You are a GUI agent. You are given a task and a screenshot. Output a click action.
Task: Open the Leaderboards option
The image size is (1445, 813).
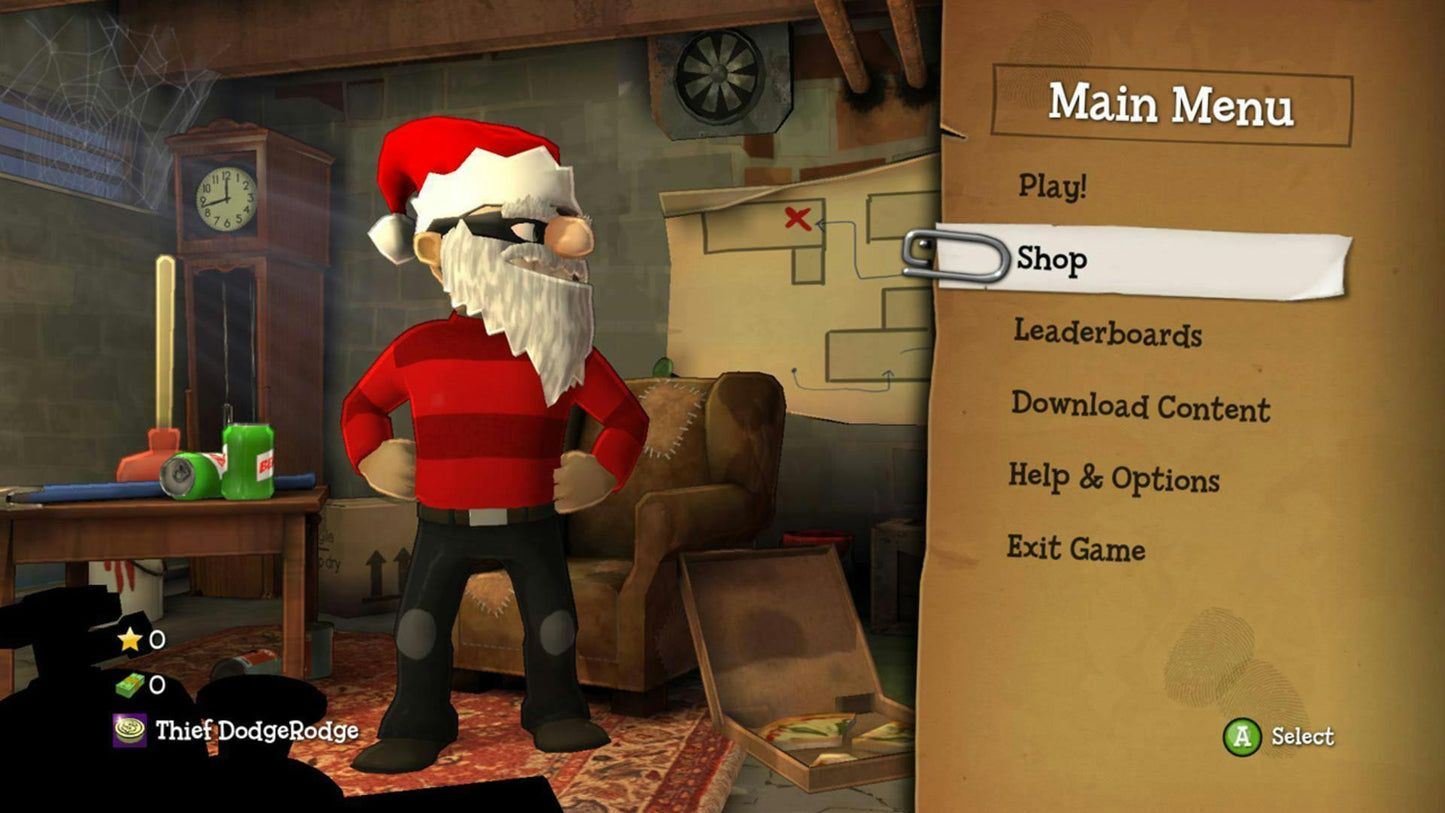1108,336
